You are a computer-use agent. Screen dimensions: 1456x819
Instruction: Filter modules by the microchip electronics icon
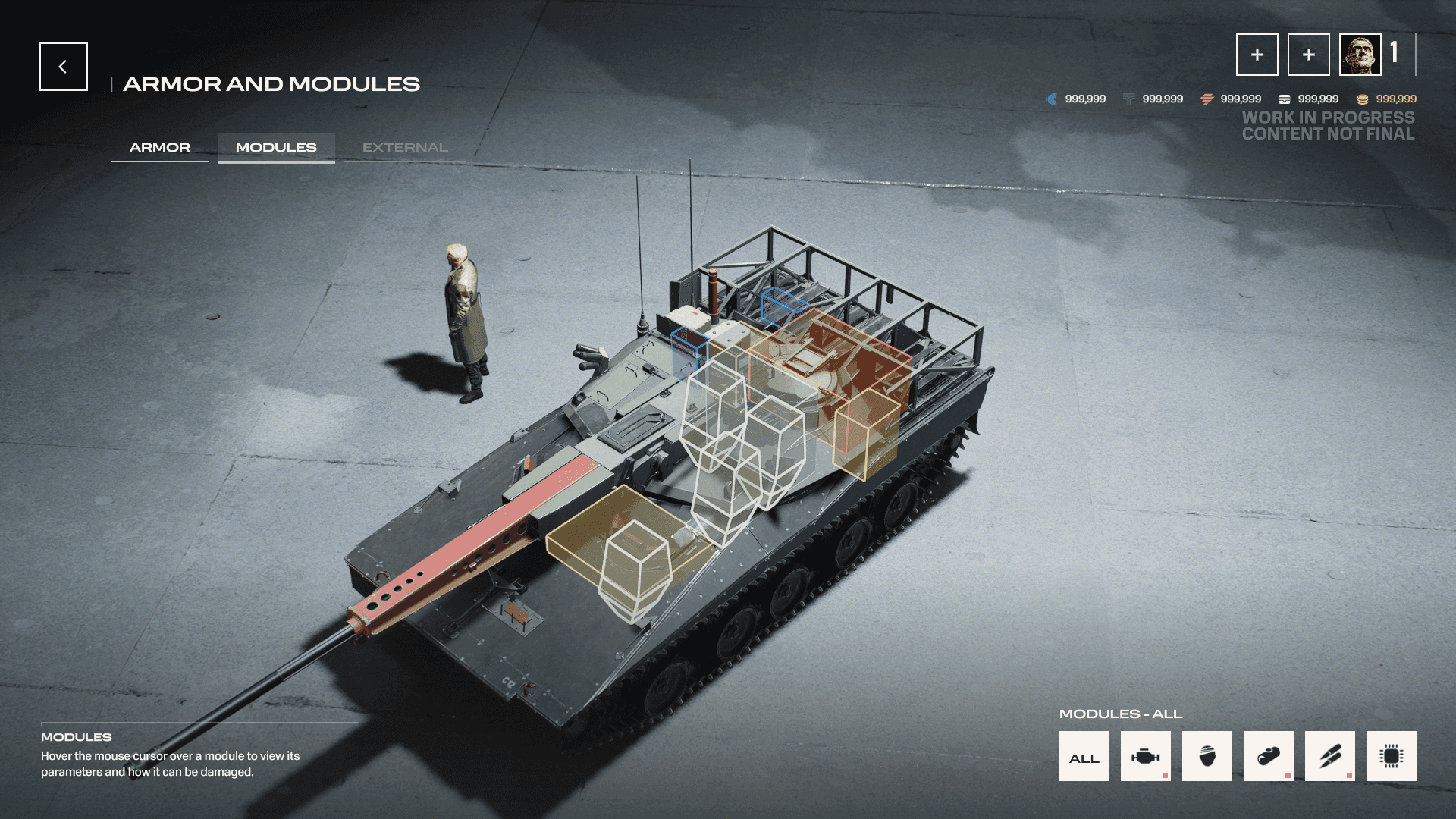pos(1391,757)
